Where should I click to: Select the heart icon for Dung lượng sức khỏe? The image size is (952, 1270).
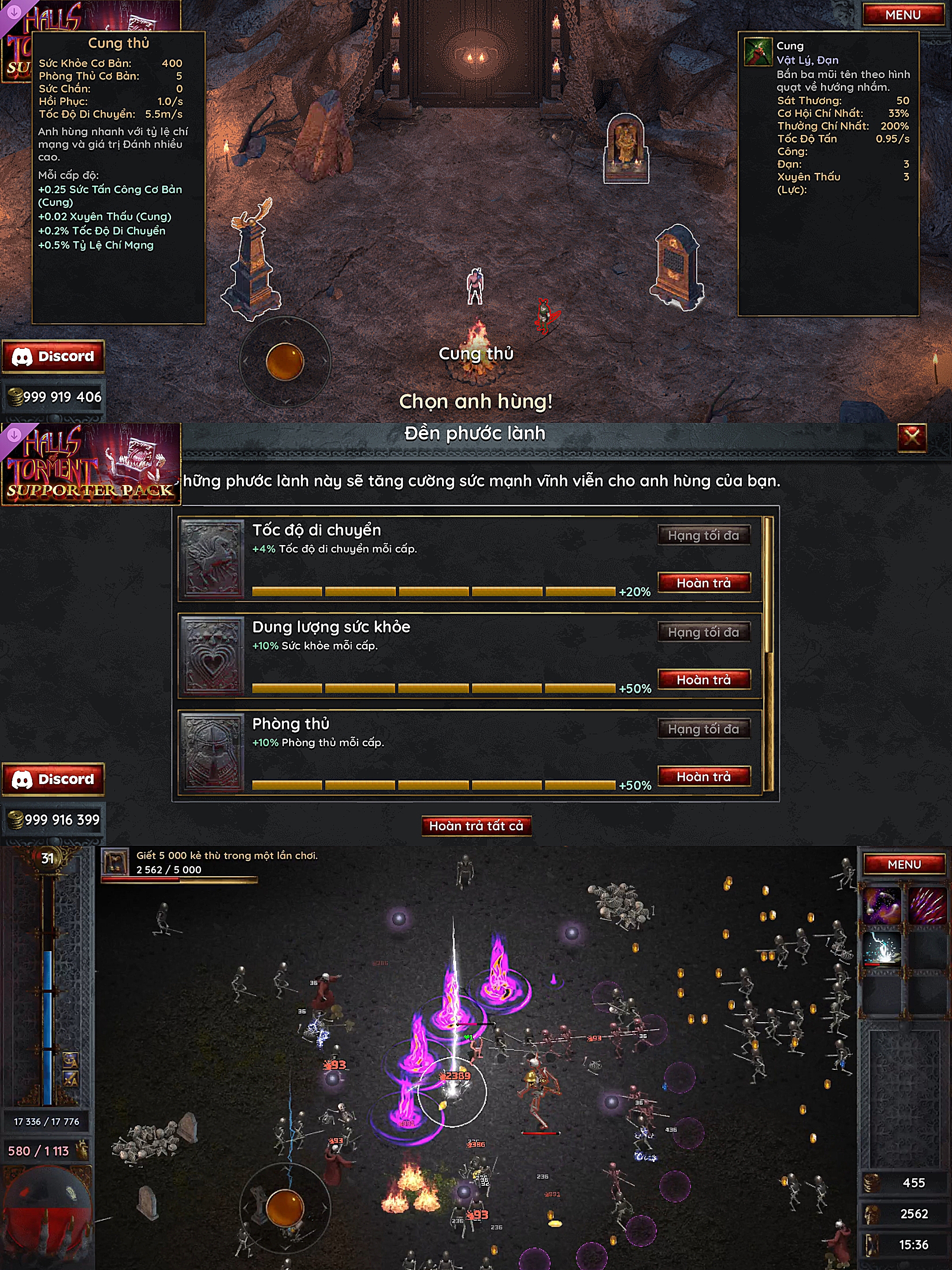212,656
